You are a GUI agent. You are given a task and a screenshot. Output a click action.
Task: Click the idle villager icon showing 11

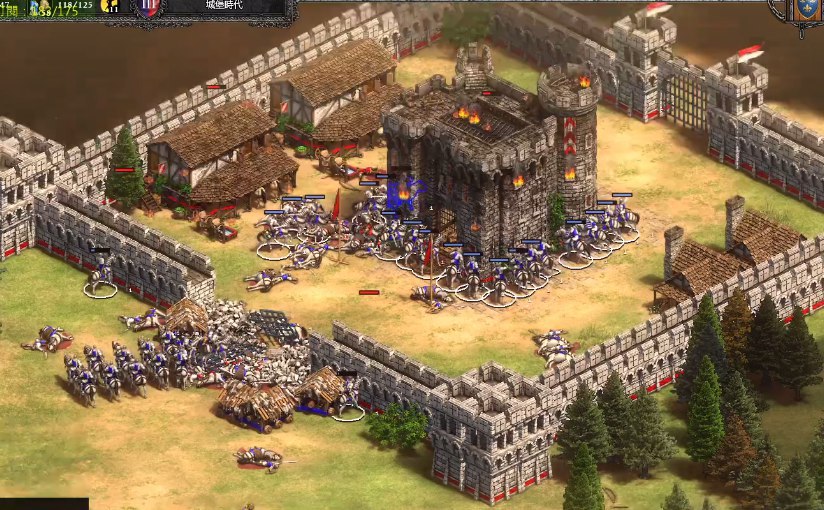coord(110,6)
